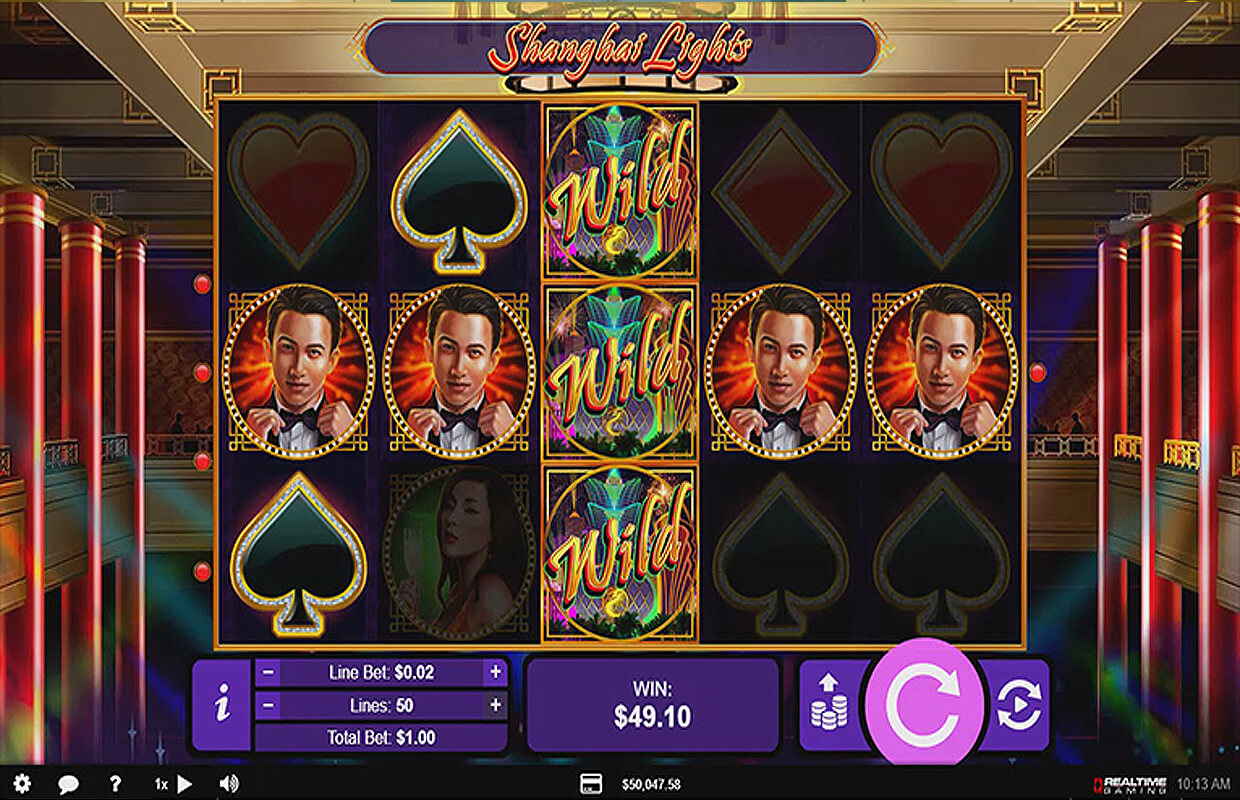Open the paytable info button

(x=221, y=705)
